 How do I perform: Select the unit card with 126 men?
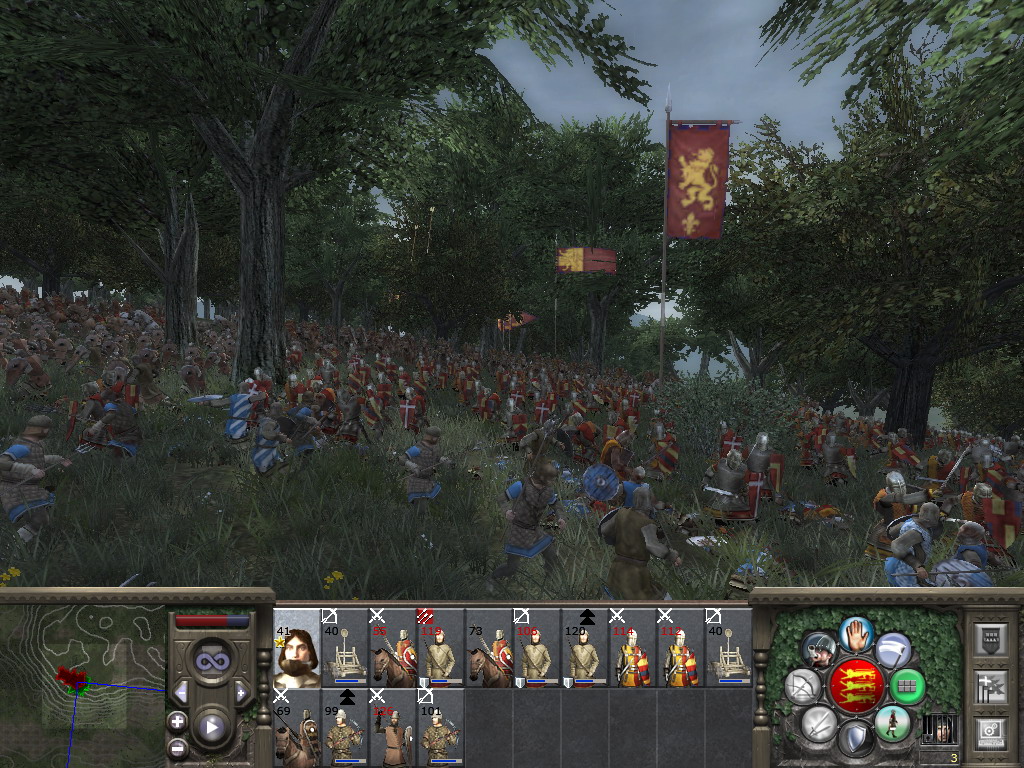393,728
